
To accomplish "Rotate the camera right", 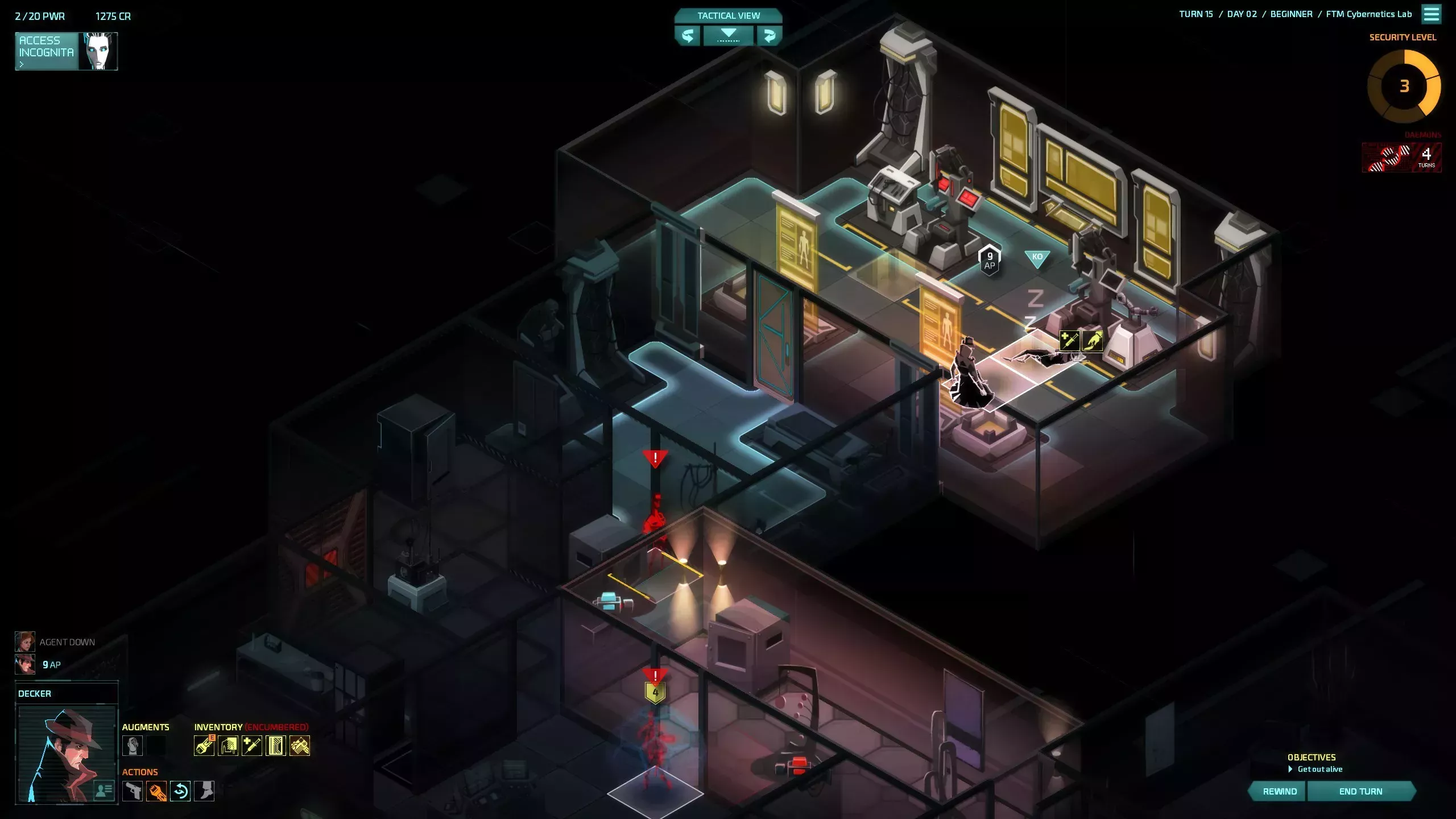I will pyautogui.click(x=769, y=36).
